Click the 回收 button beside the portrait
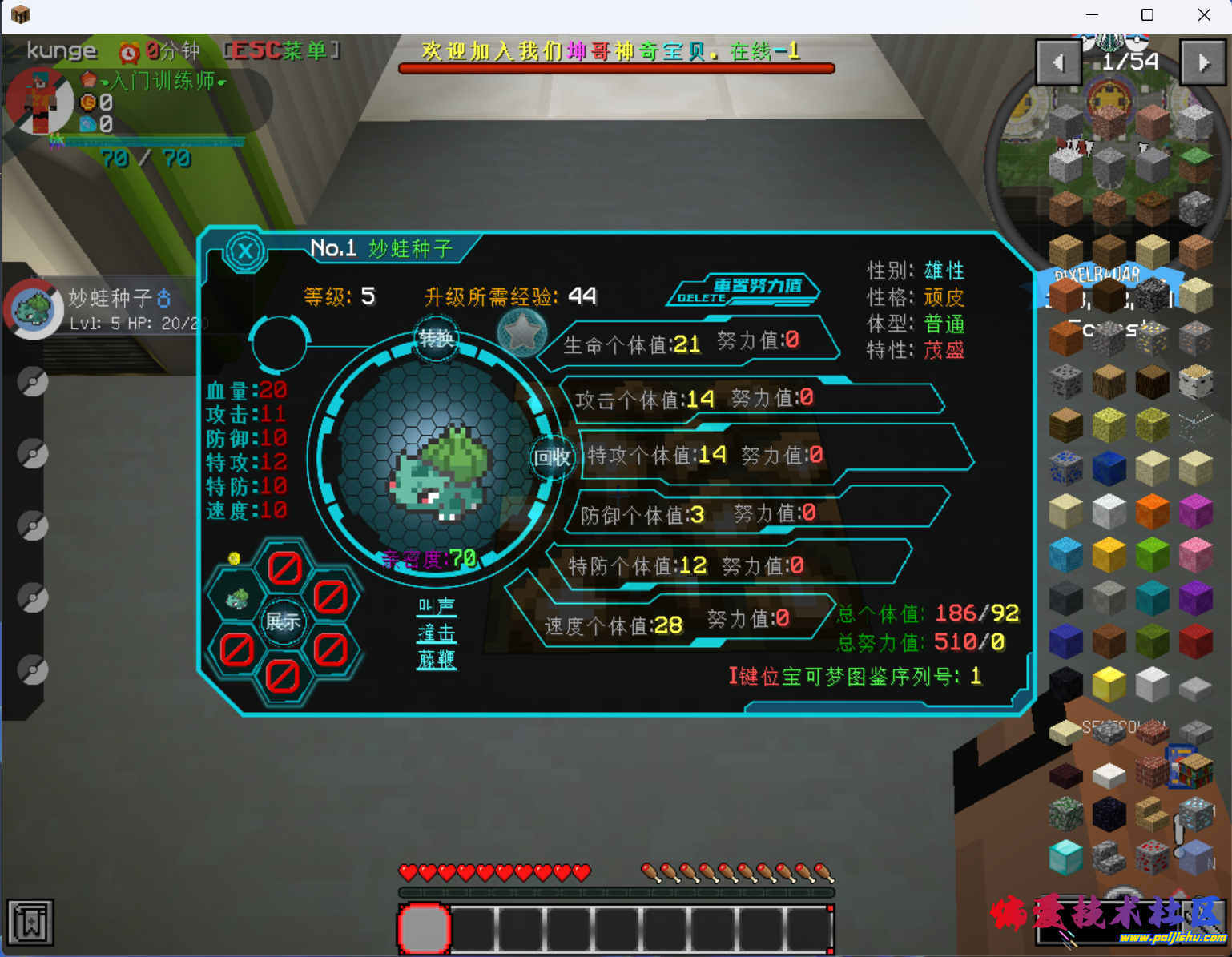Viewport: 1232px width, 957px height. click(552, 457)
